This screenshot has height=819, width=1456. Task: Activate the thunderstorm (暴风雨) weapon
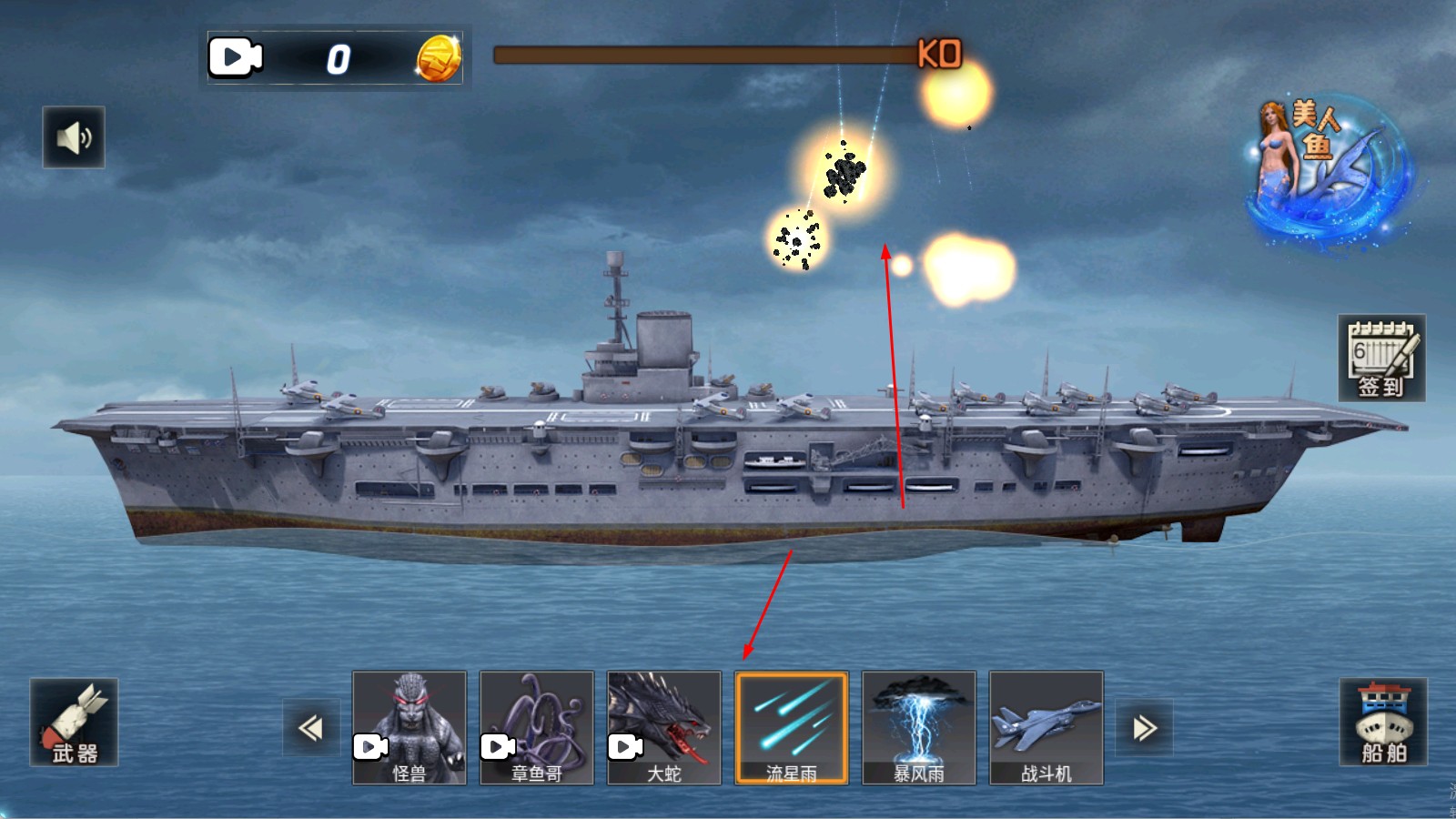(919, 728)
